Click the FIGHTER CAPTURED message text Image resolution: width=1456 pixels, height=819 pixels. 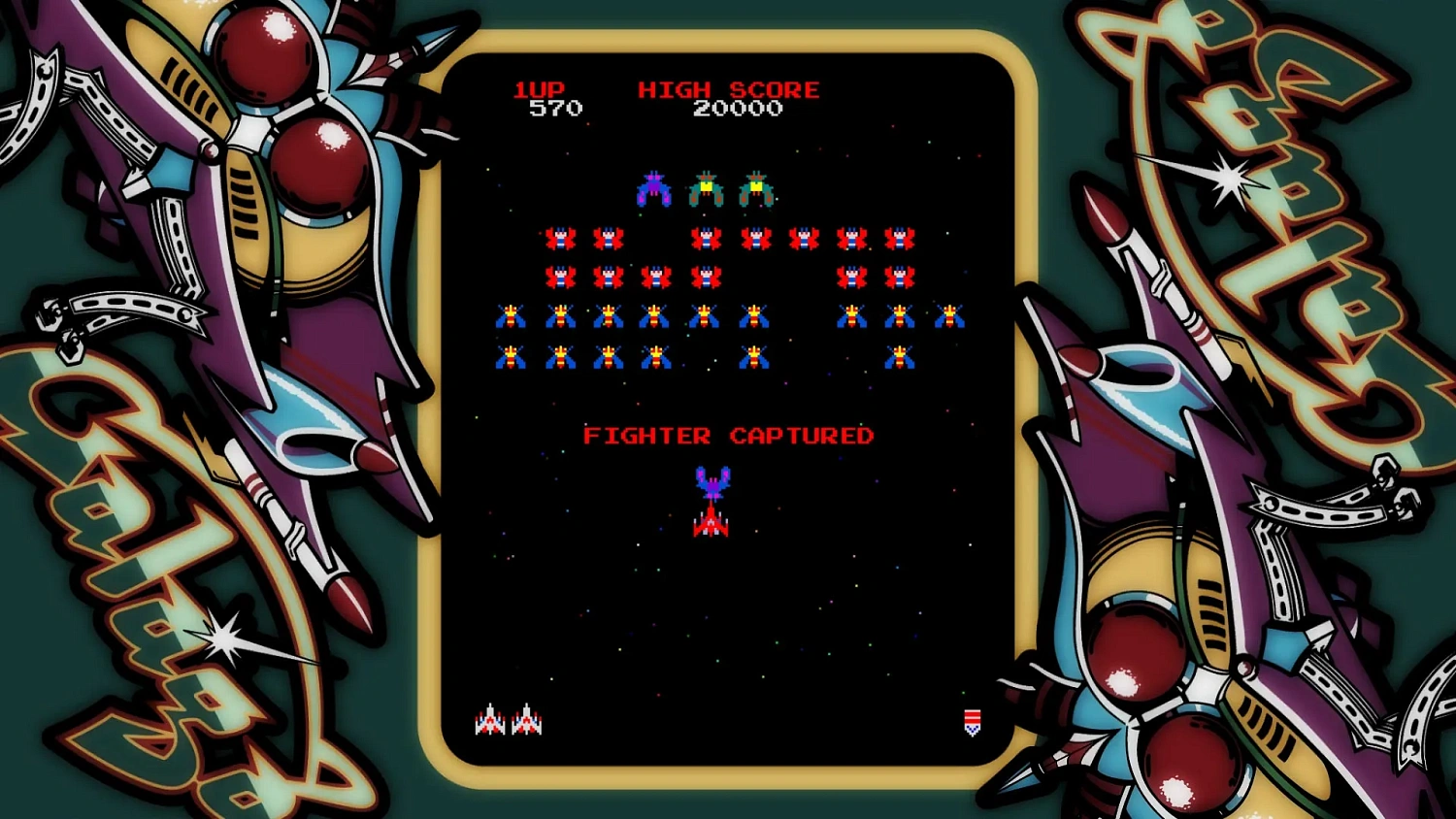click(x=729, y=435)
